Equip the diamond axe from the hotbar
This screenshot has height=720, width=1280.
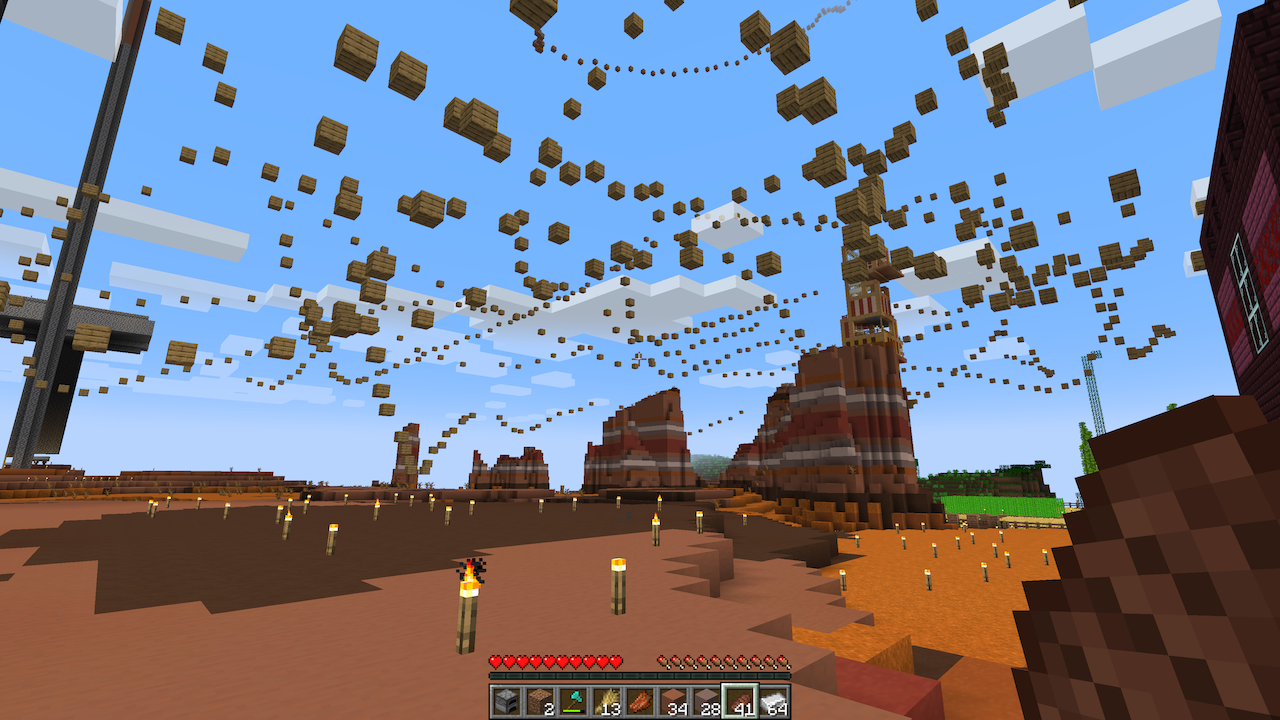(x=573, y=701)
